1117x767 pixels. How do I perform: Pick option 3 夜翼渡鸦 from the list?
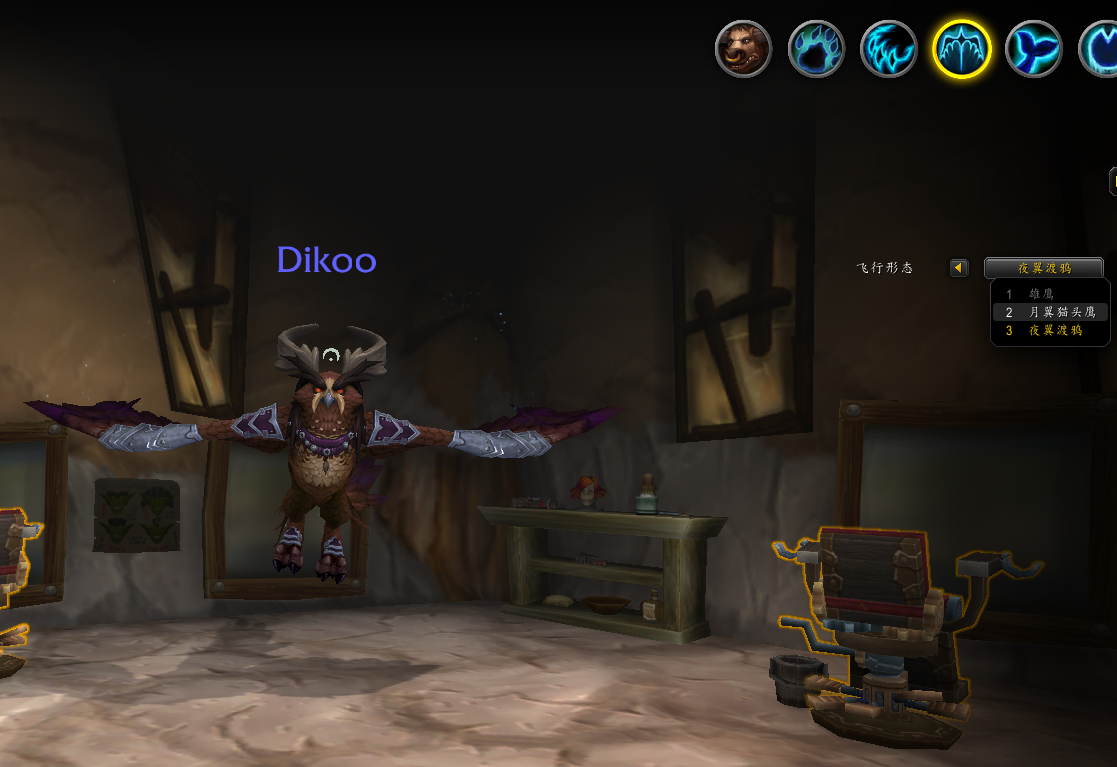tap(1049, 330)
